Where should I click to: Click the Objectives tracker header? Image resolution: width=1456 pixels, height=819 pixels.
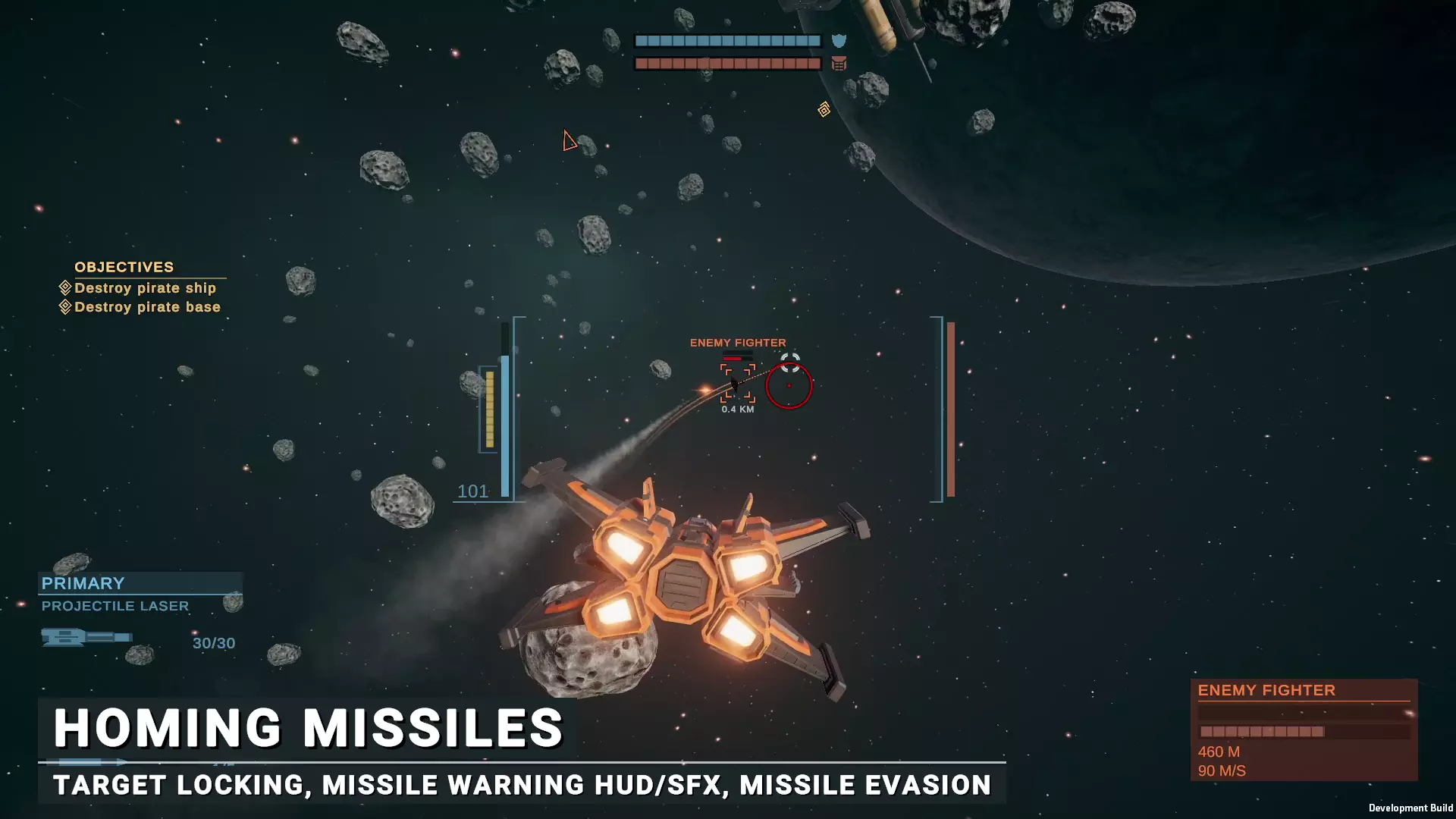(x=124, y=267)
